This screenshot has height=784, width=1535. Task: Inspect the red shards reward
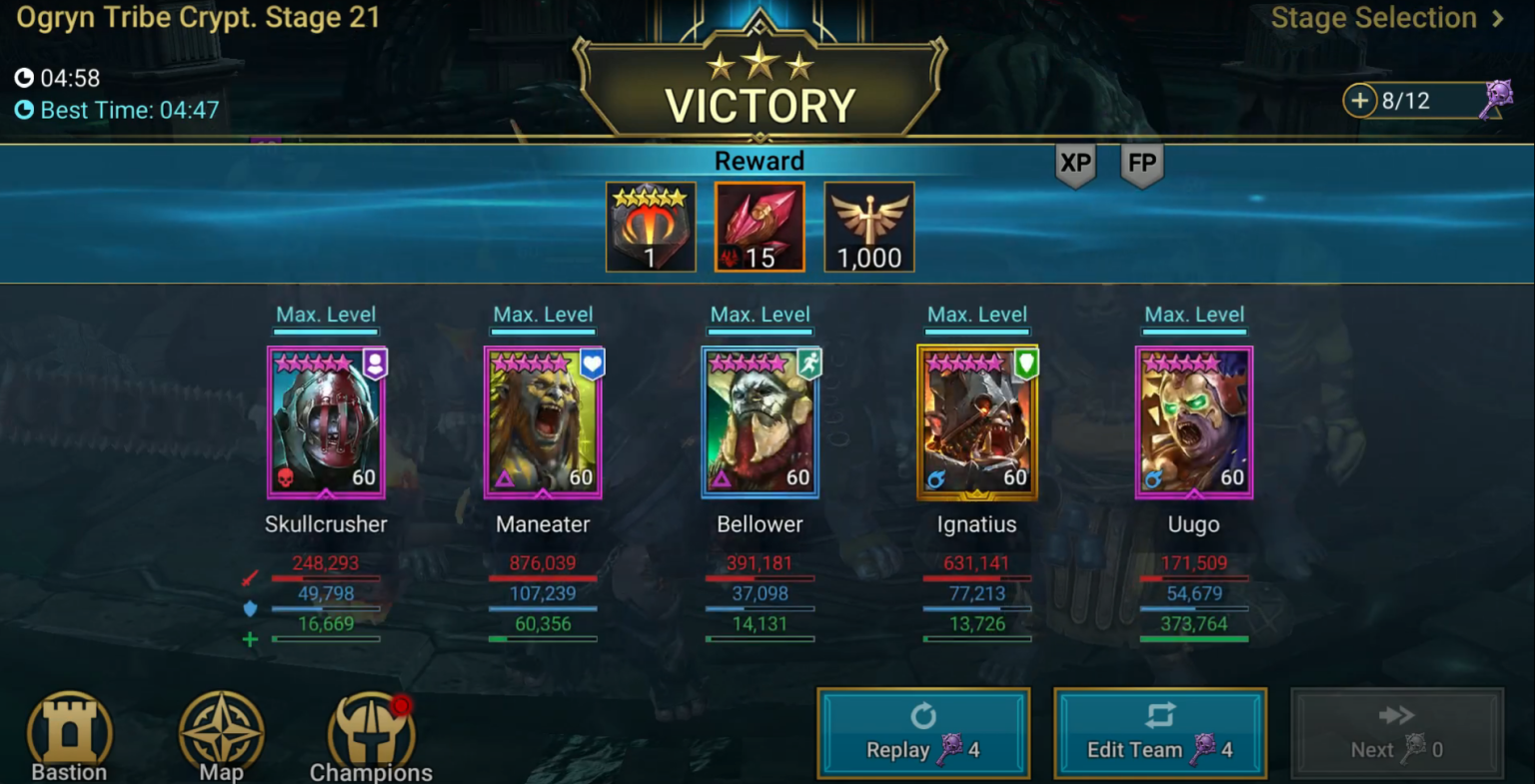tap(760, 226)
